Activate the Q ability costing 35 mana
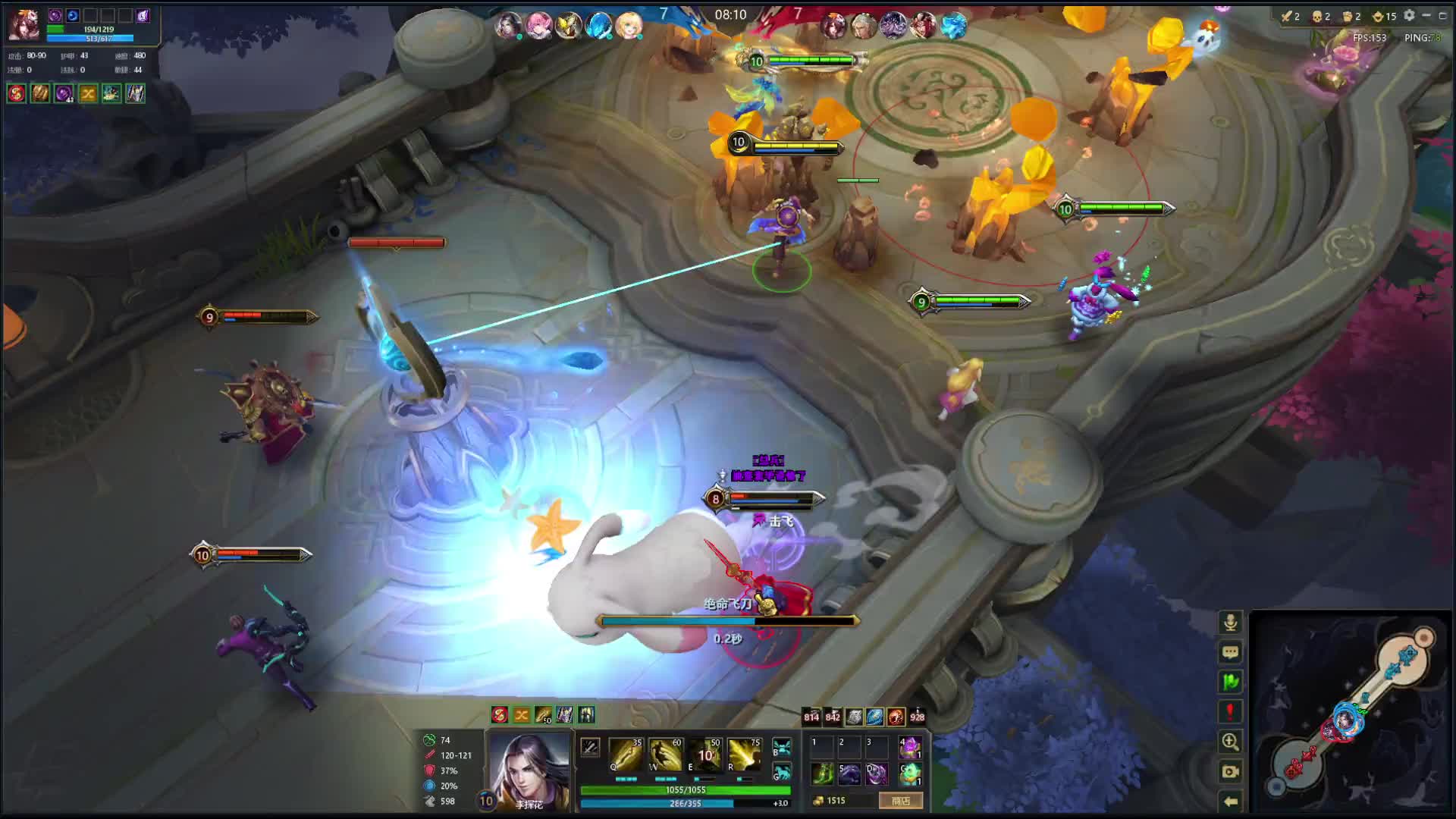 pyautogui.click(x=626, y=755)
